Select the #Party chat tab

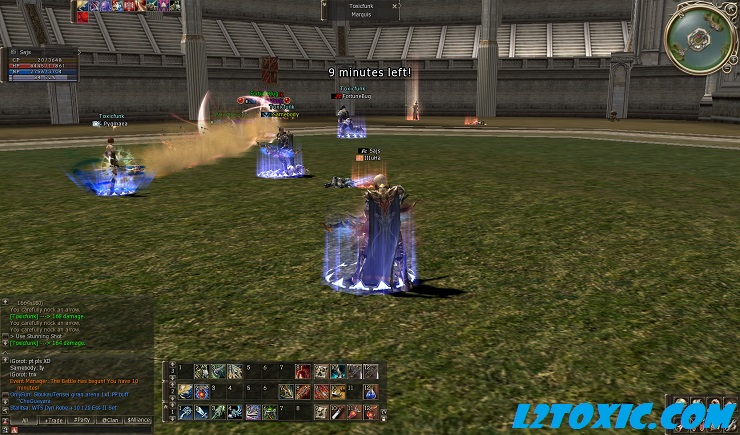pyautogui.click(x=81, y=420)
